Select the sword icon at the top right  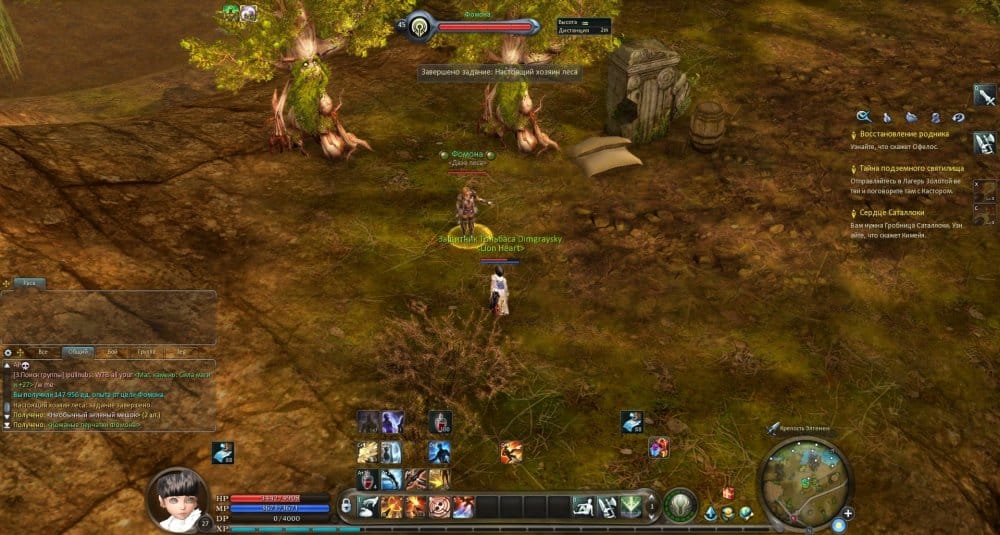[985, 95]
